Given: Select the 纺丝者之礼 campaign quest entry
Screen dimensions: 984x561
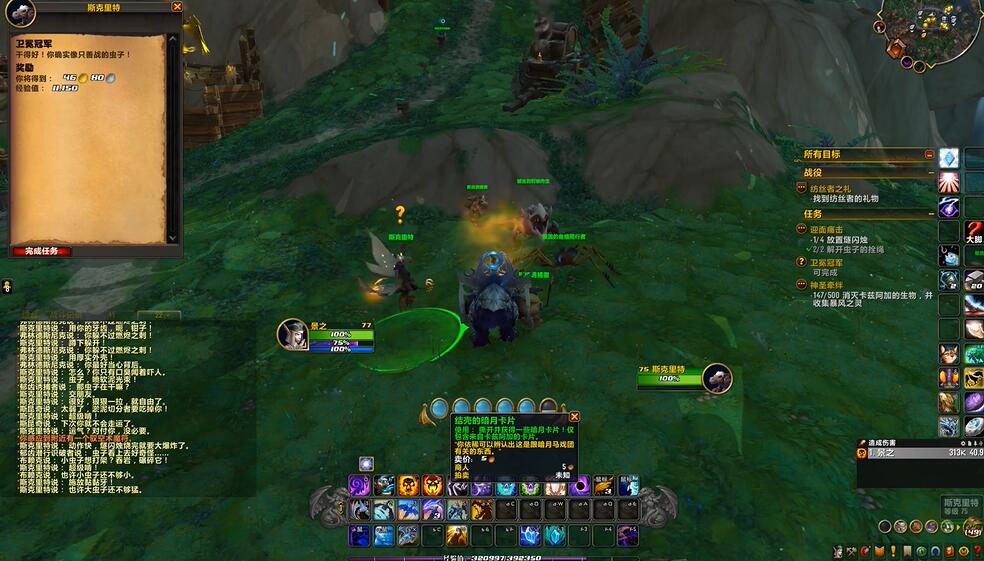Looking at the screenshot, I should pyautogui.click(x=845, y=188).
